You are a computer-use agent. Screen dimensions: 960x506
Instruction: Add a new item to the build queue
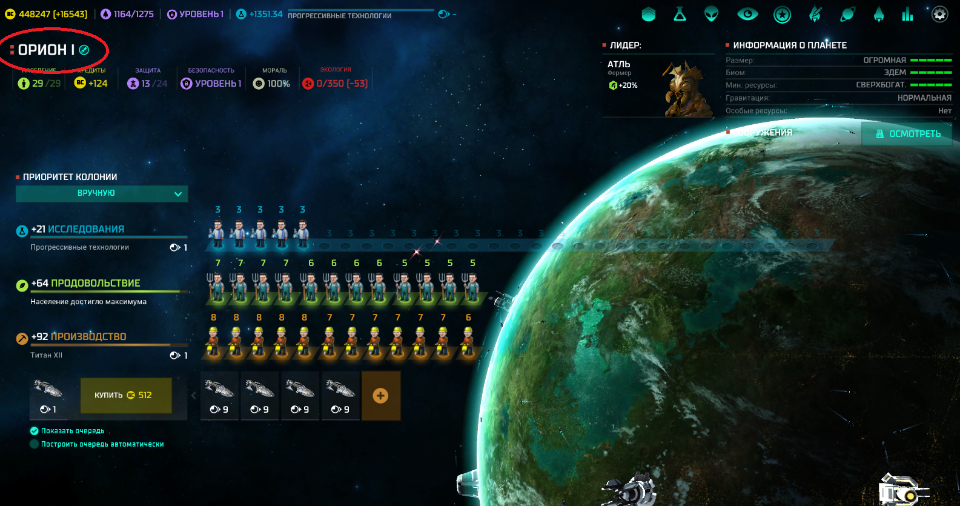[x=380, y=395]
